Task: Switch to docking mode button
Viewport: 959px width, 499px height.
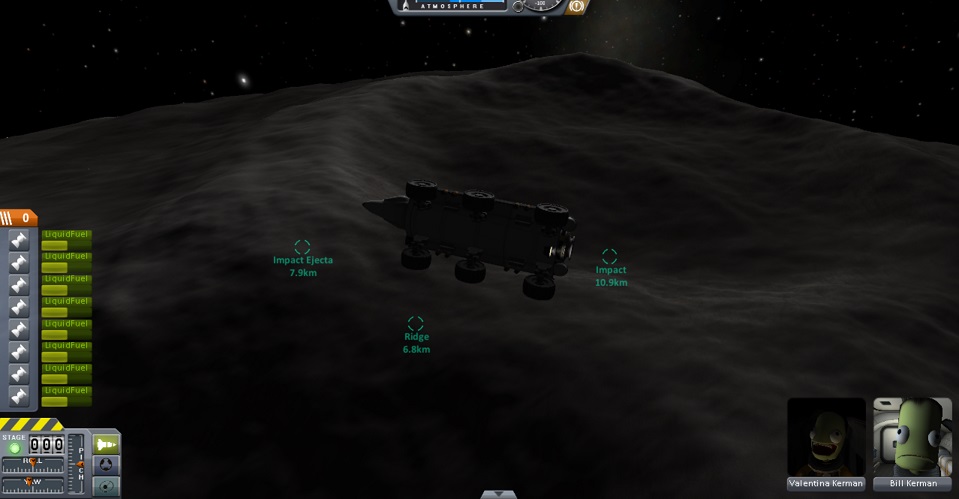Action: [x=106, y=465]
